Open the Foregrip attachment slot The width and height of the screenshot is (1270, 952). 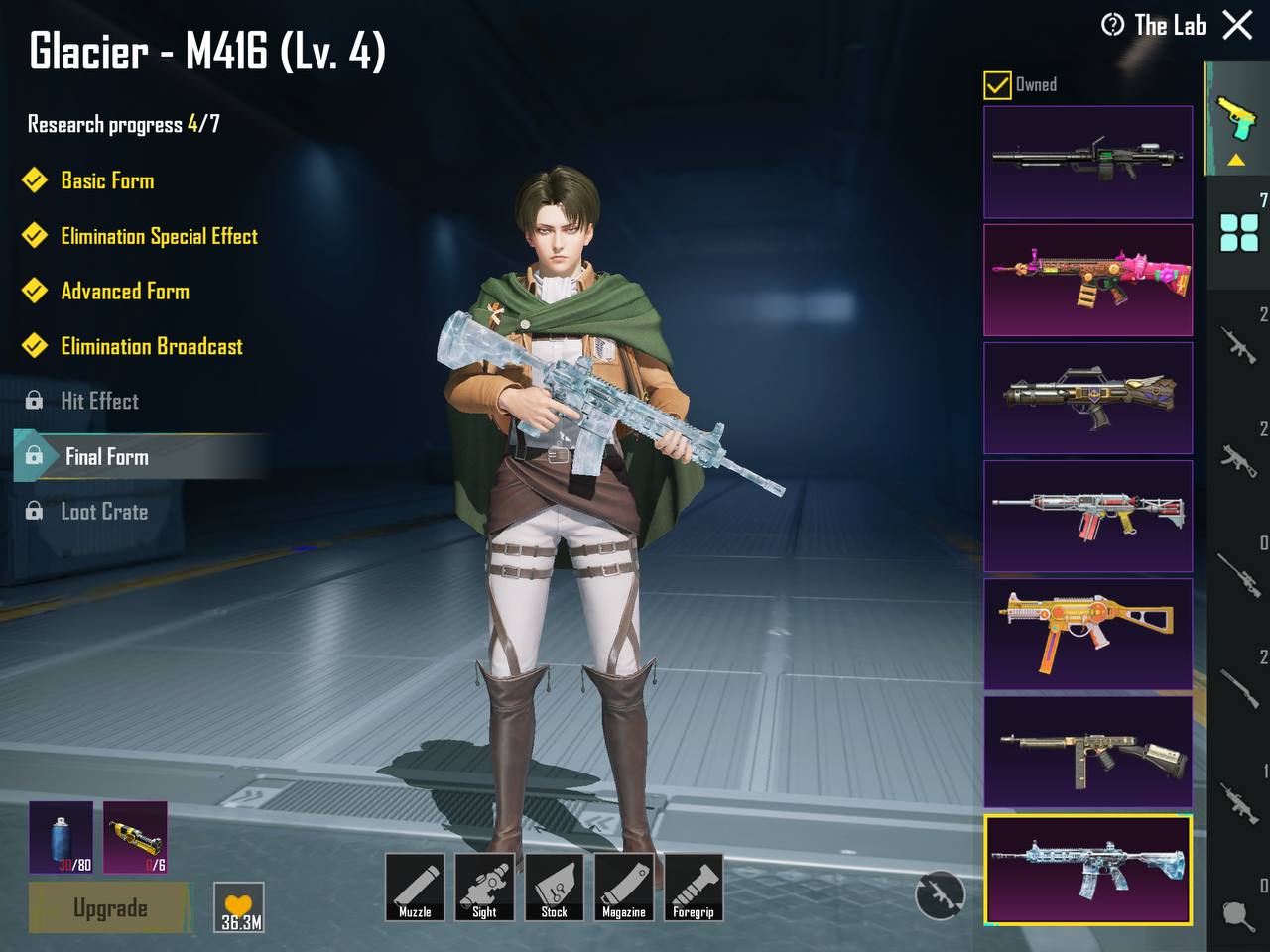693,887
